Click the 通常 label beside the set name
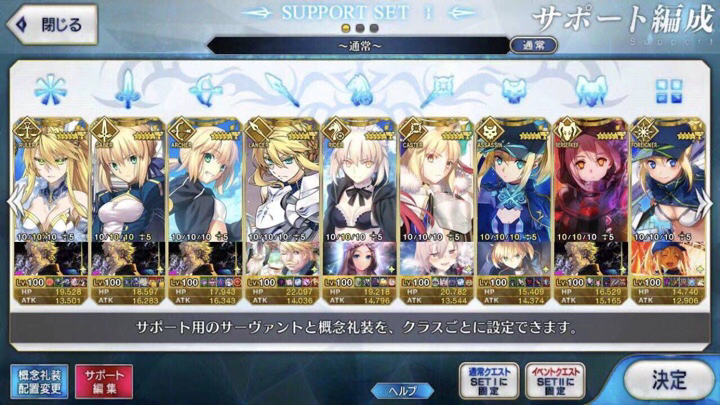 (534, 45)
